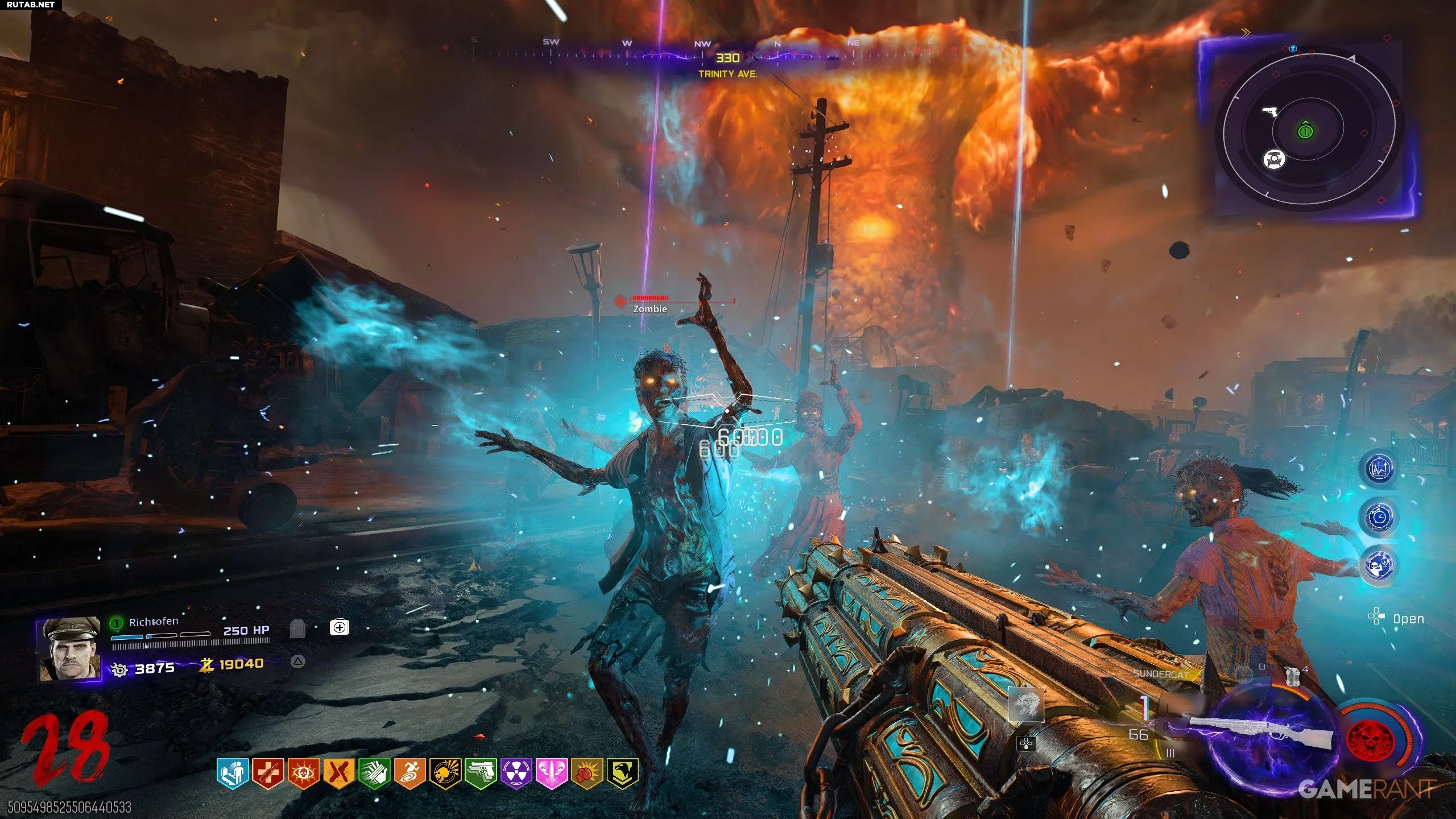The image size is (1456, 819).
Task: Select the blue stopwatch gobblegum icon
Action: point(1379,517)
